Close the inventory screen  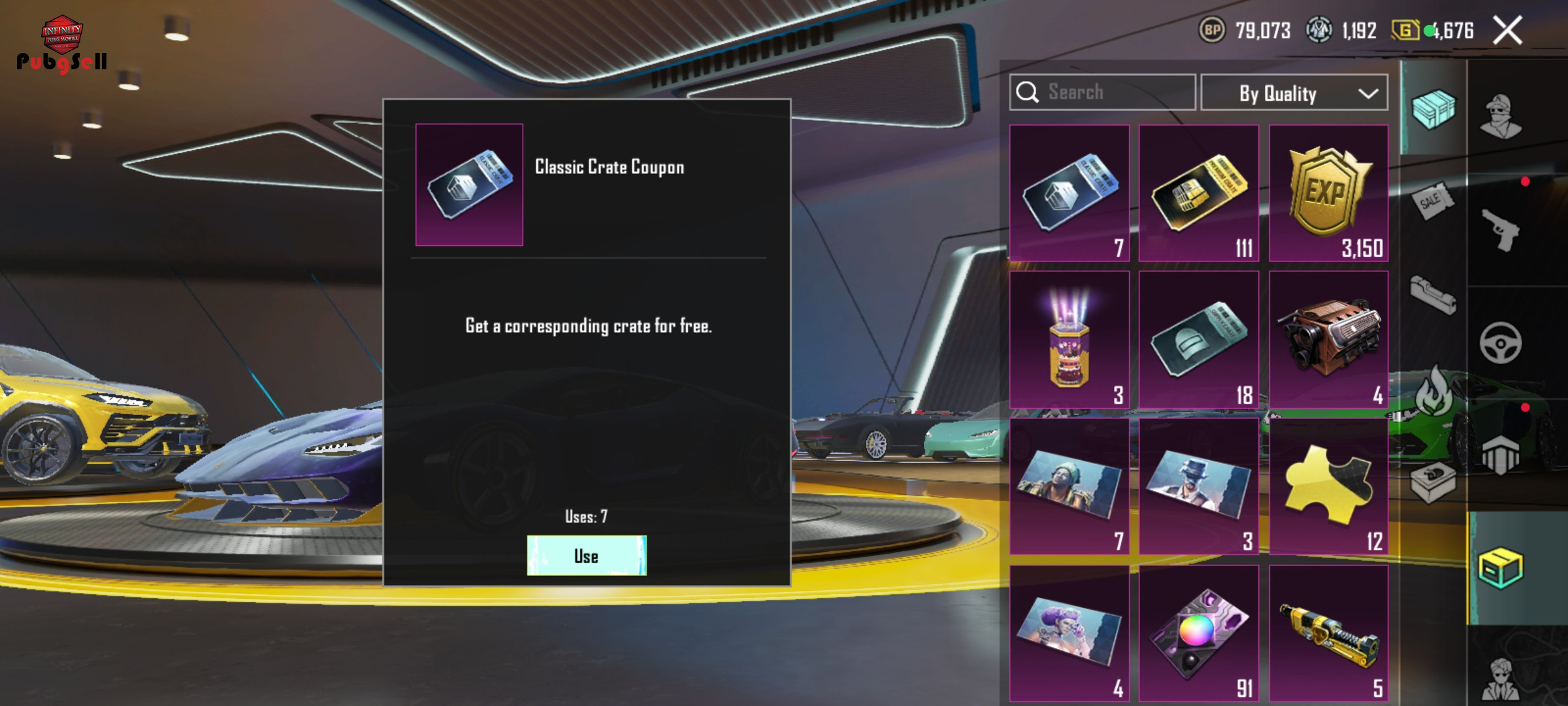[1508, 31]
